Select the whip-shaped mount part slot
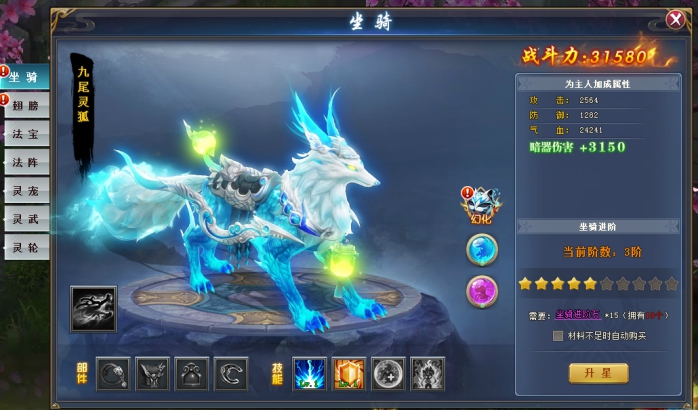The image size is (698, 411). pyautogui.click(x=112, y=372)
